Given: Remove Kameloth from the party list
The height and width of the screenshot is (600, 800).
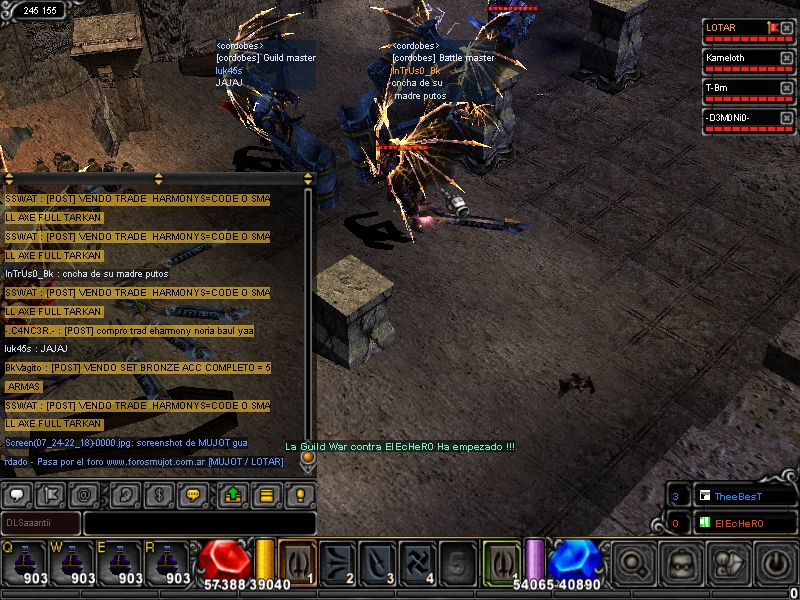Looking at the screenshot, I should point(786,58).
